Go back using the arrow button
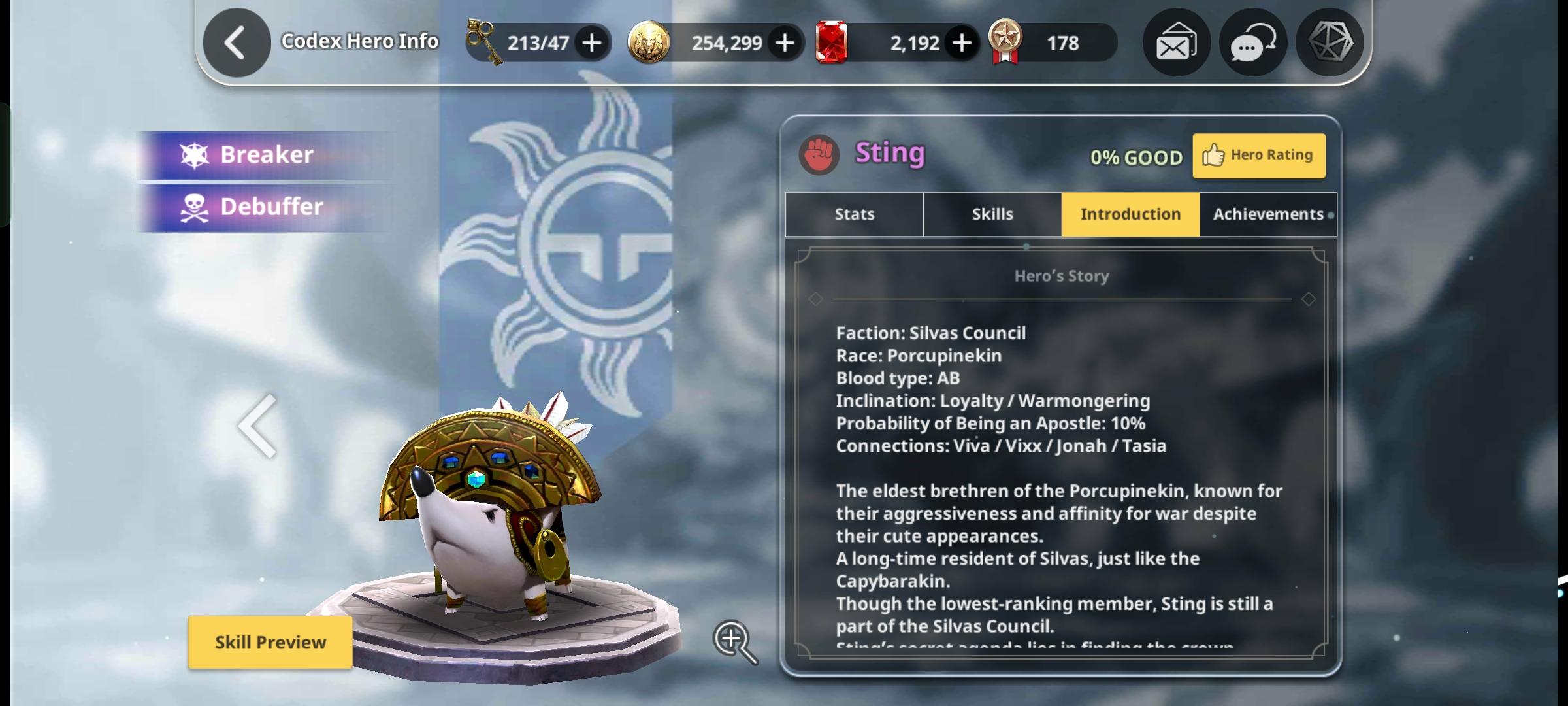Screen dimensions: 1568x706 [237, 43]
